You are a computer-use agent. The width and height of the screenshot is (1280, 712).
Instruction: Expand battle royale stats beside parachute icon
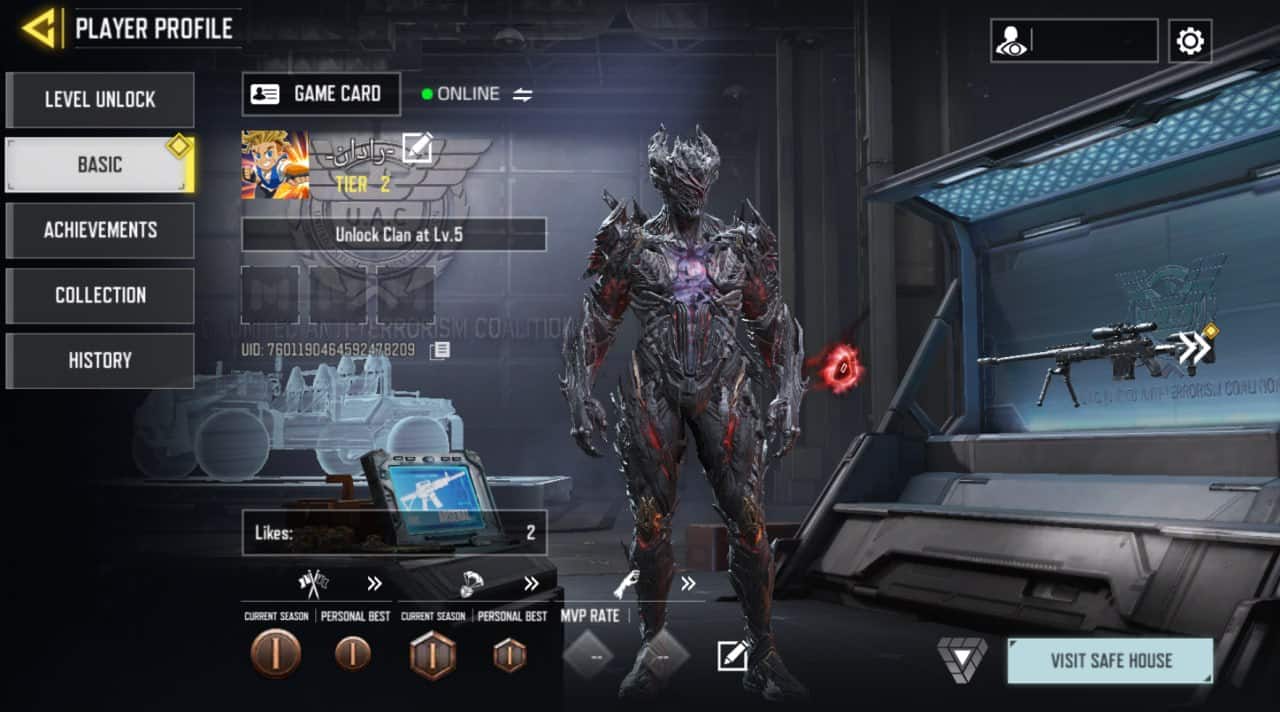(531, 584)
